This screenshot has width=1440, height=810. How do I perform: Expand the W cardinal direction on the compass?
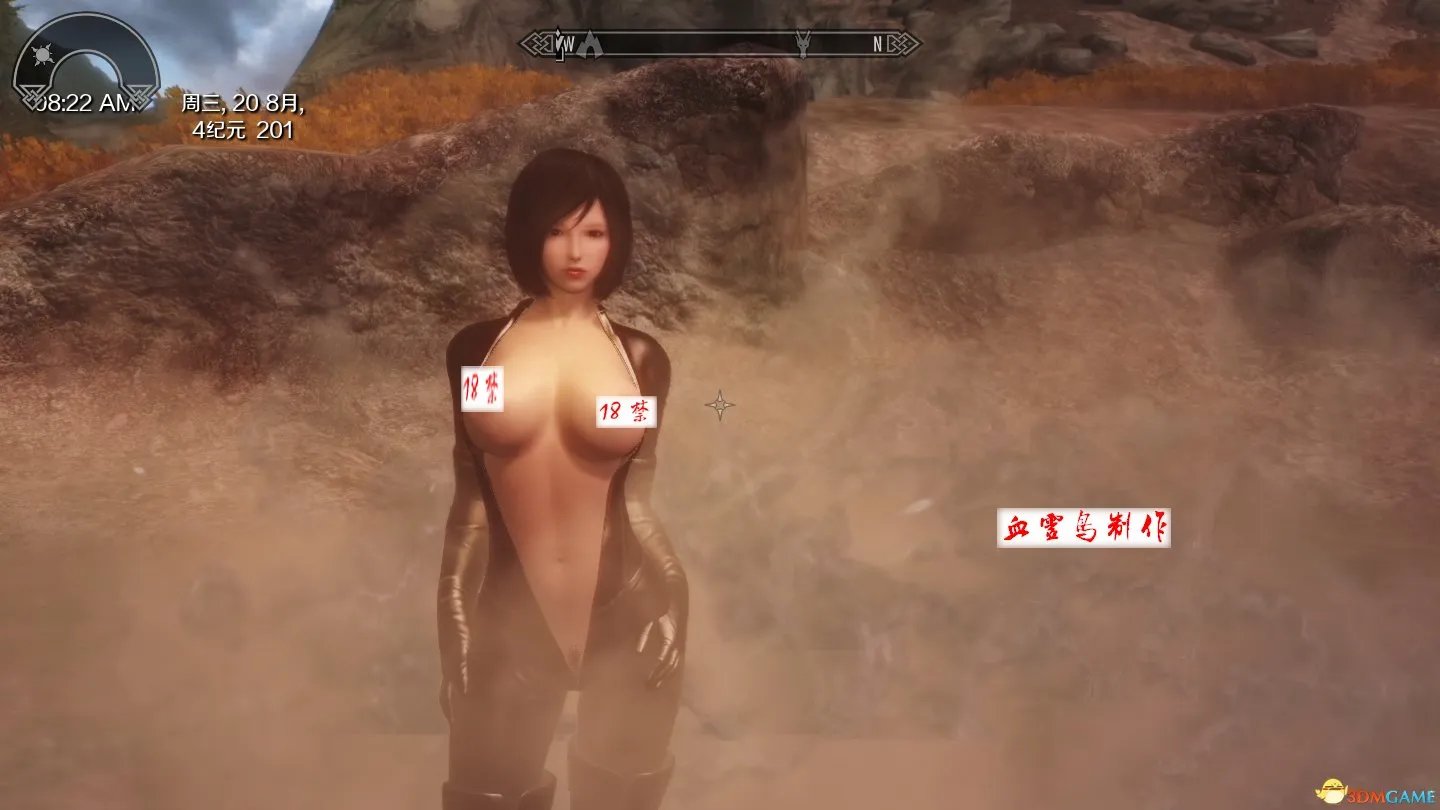tap(568, 44)
